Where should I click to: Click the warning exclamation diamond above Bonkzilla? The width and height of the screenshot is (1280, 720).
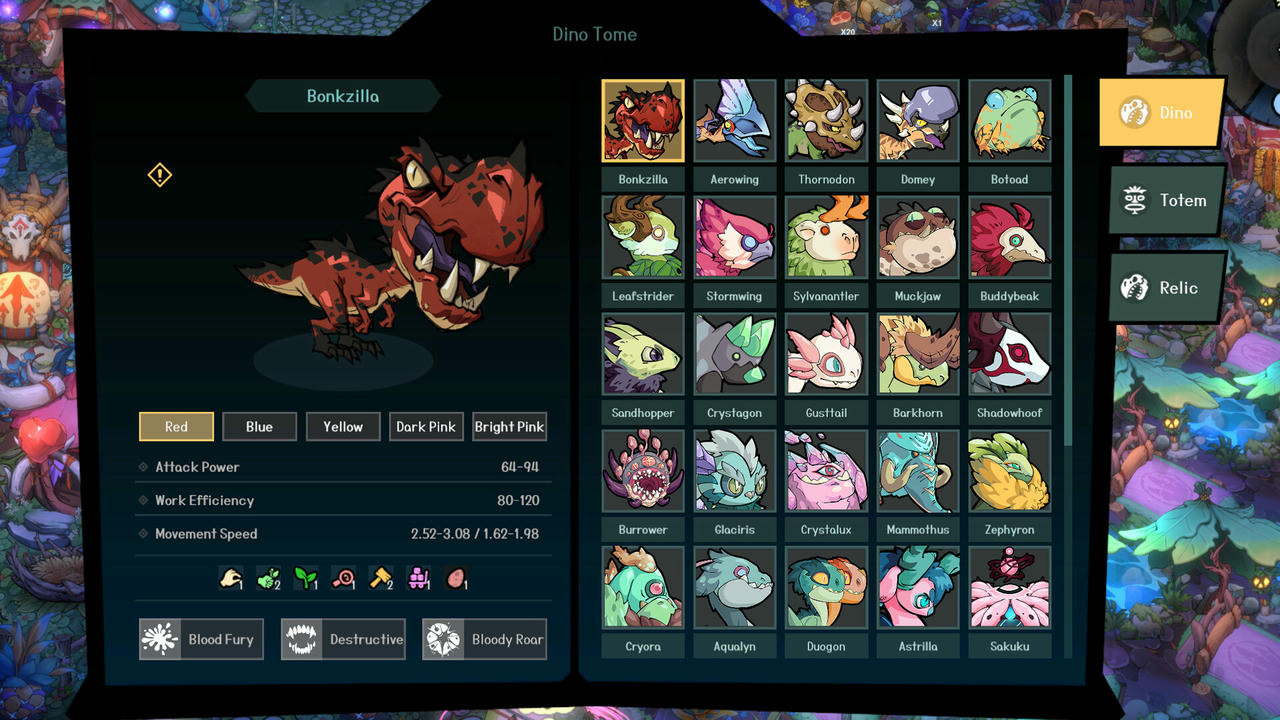click(x=158, y=174)
